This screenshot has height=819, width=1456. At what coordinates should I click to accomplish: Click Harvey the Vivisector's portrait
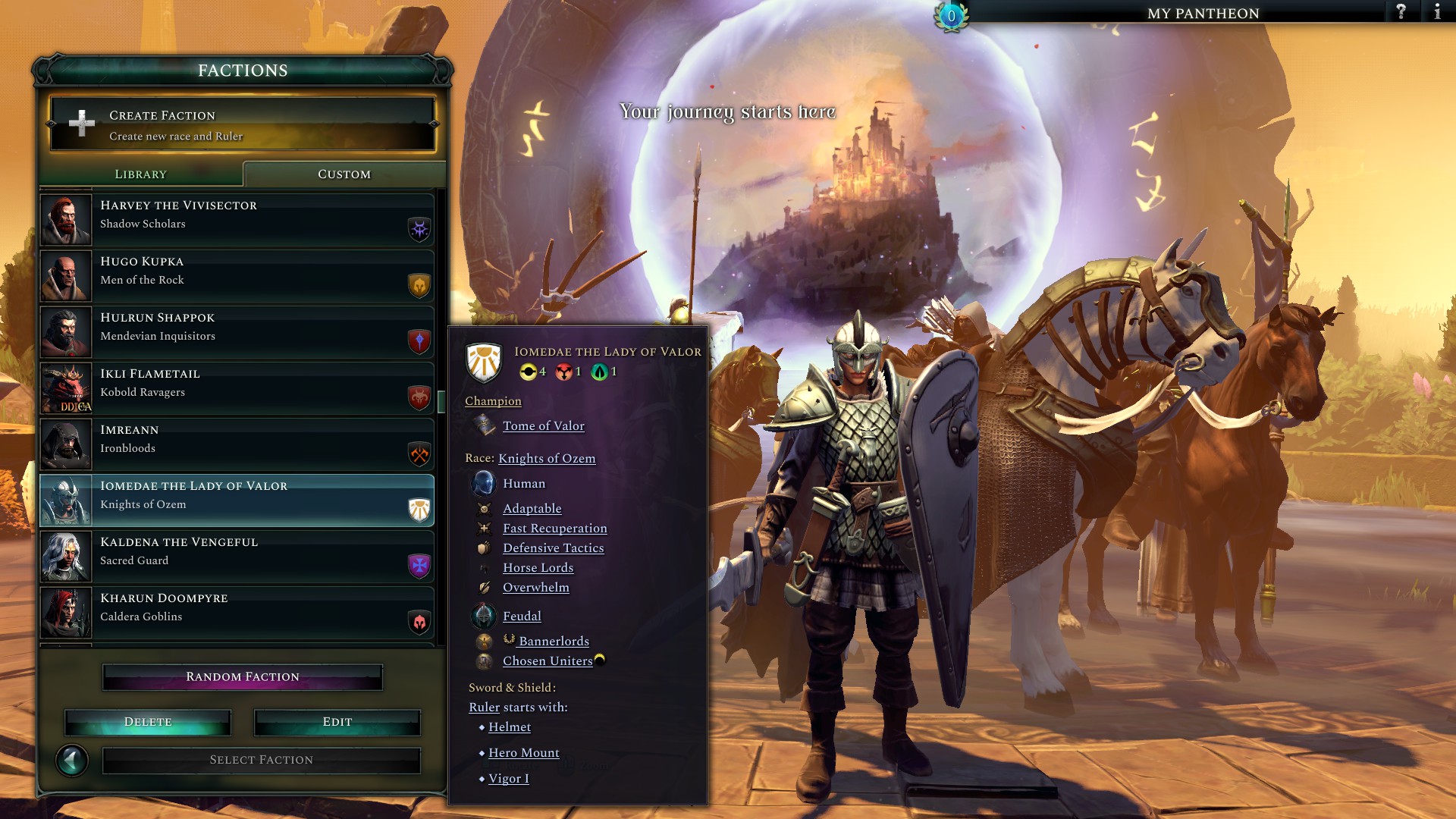65,220
